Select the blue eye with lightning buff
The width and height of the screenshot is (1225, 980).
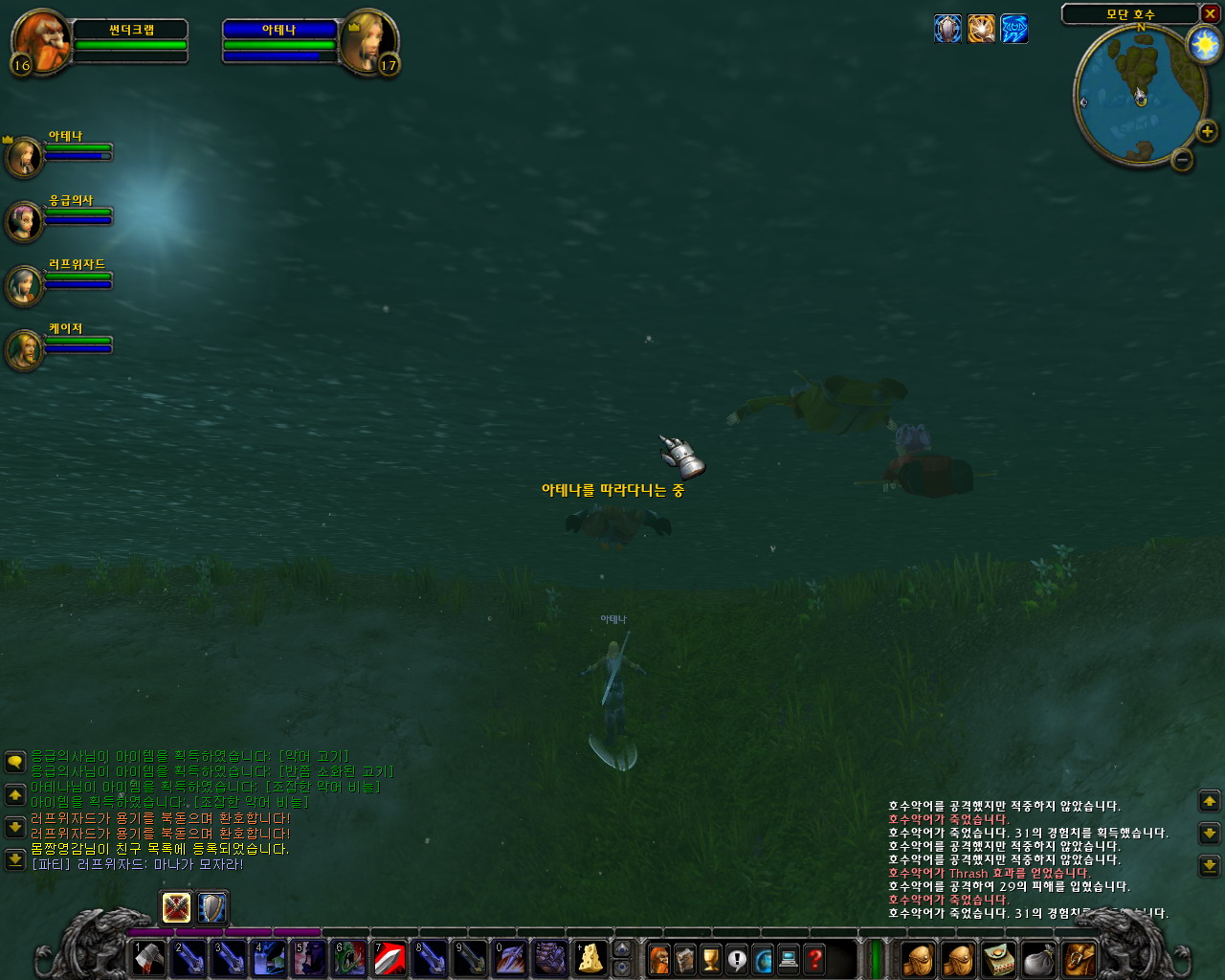[1013, 29]
